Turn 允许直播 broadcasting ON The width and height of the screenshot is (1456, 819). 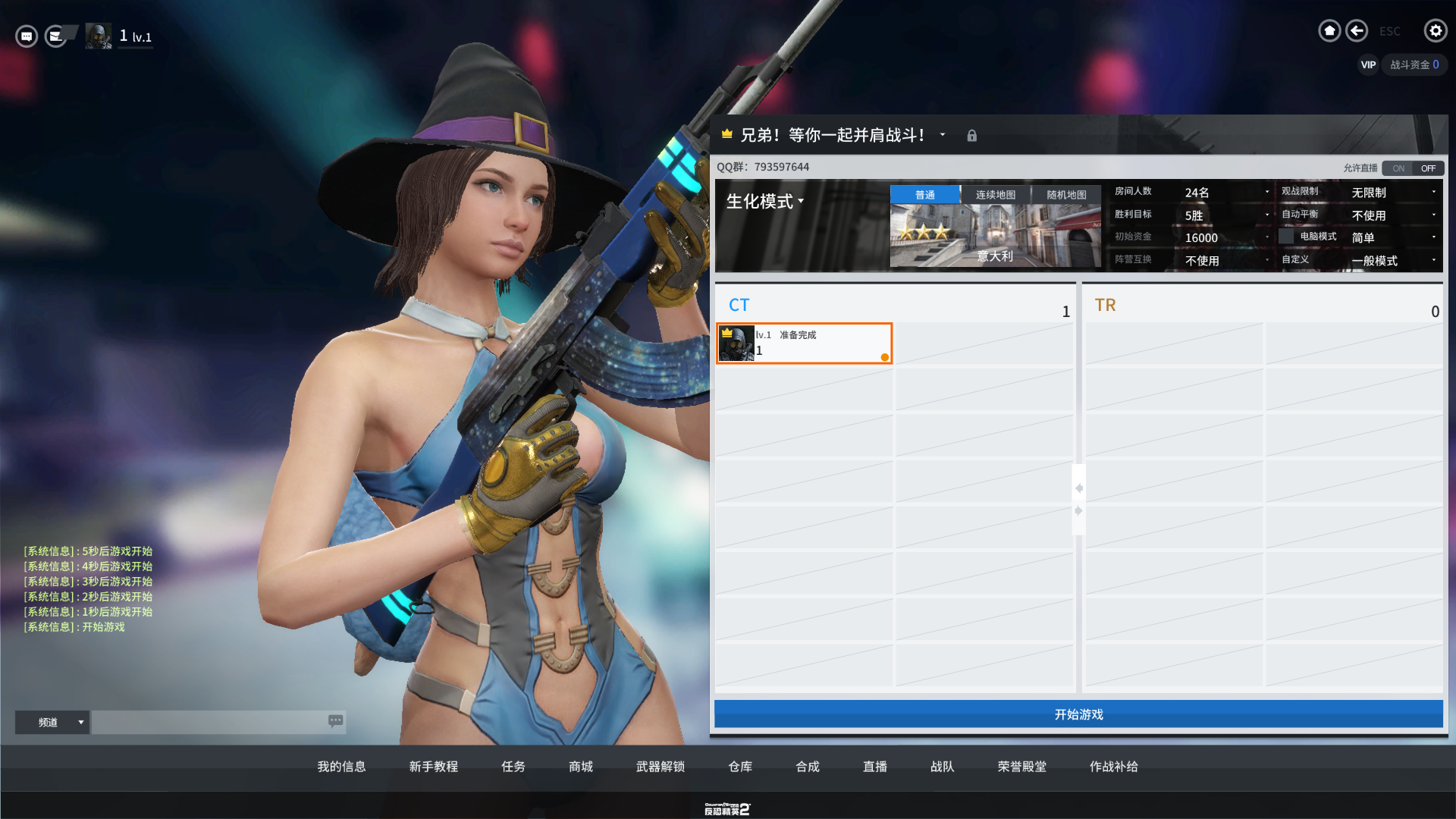pyautogui.click(x=1398, y=168)
